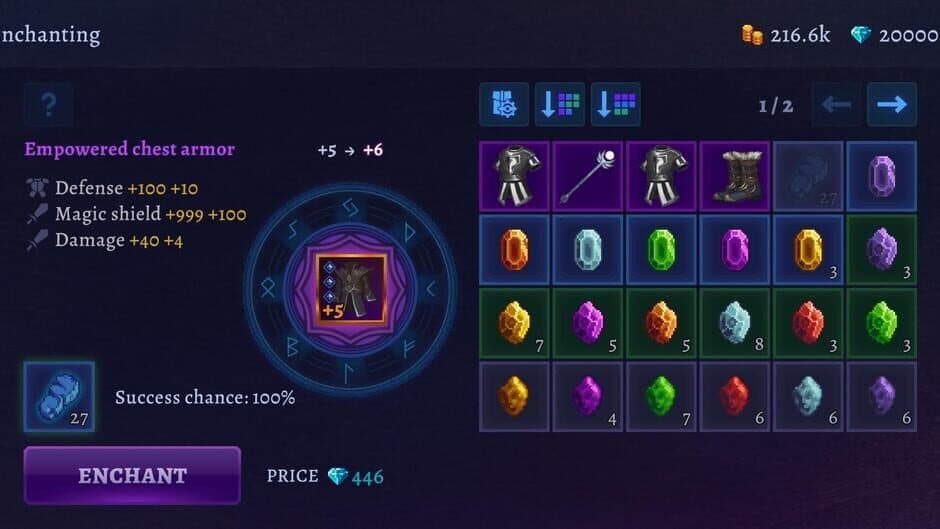
Task: Go to the next inventory page
Action: (891, 104)
